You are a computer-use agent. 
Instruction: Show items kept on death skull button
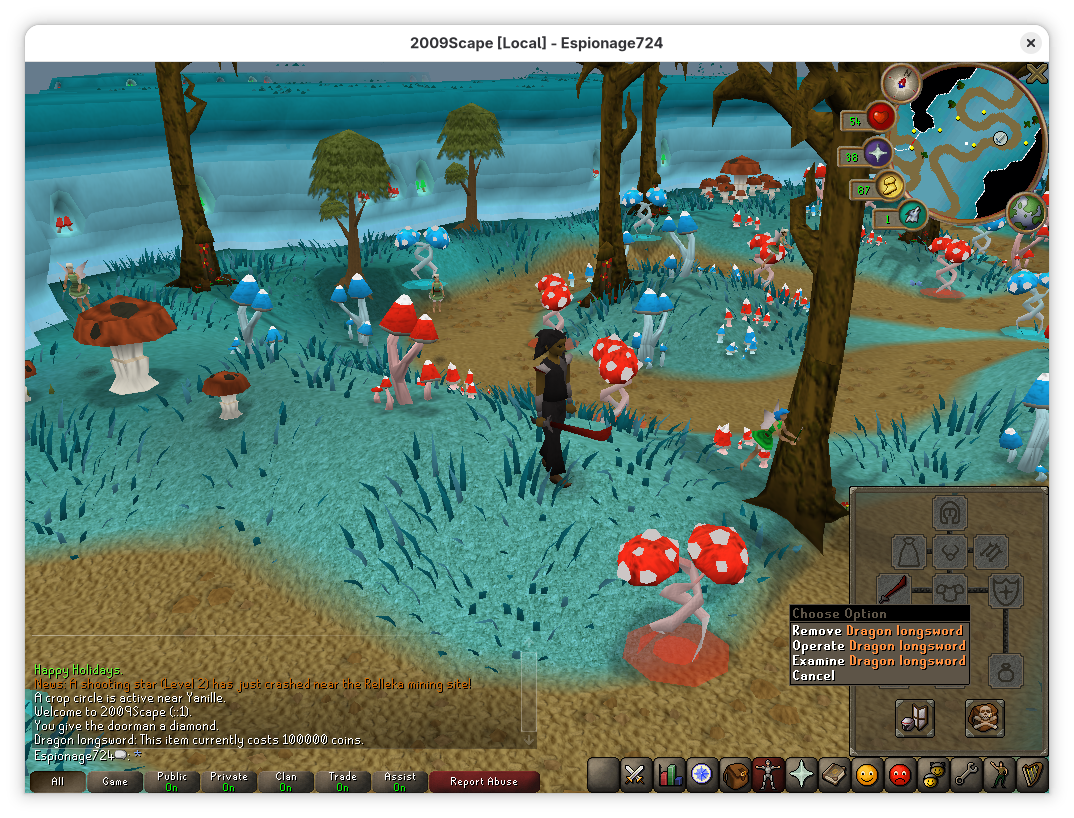pos(984,718)
